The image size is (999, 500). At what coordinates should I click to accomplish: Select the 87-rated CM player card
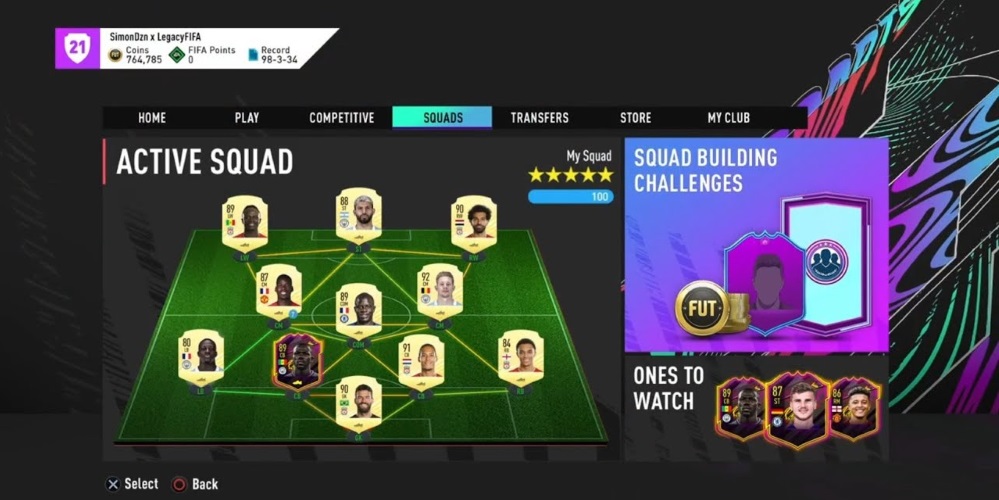(279, 291)
